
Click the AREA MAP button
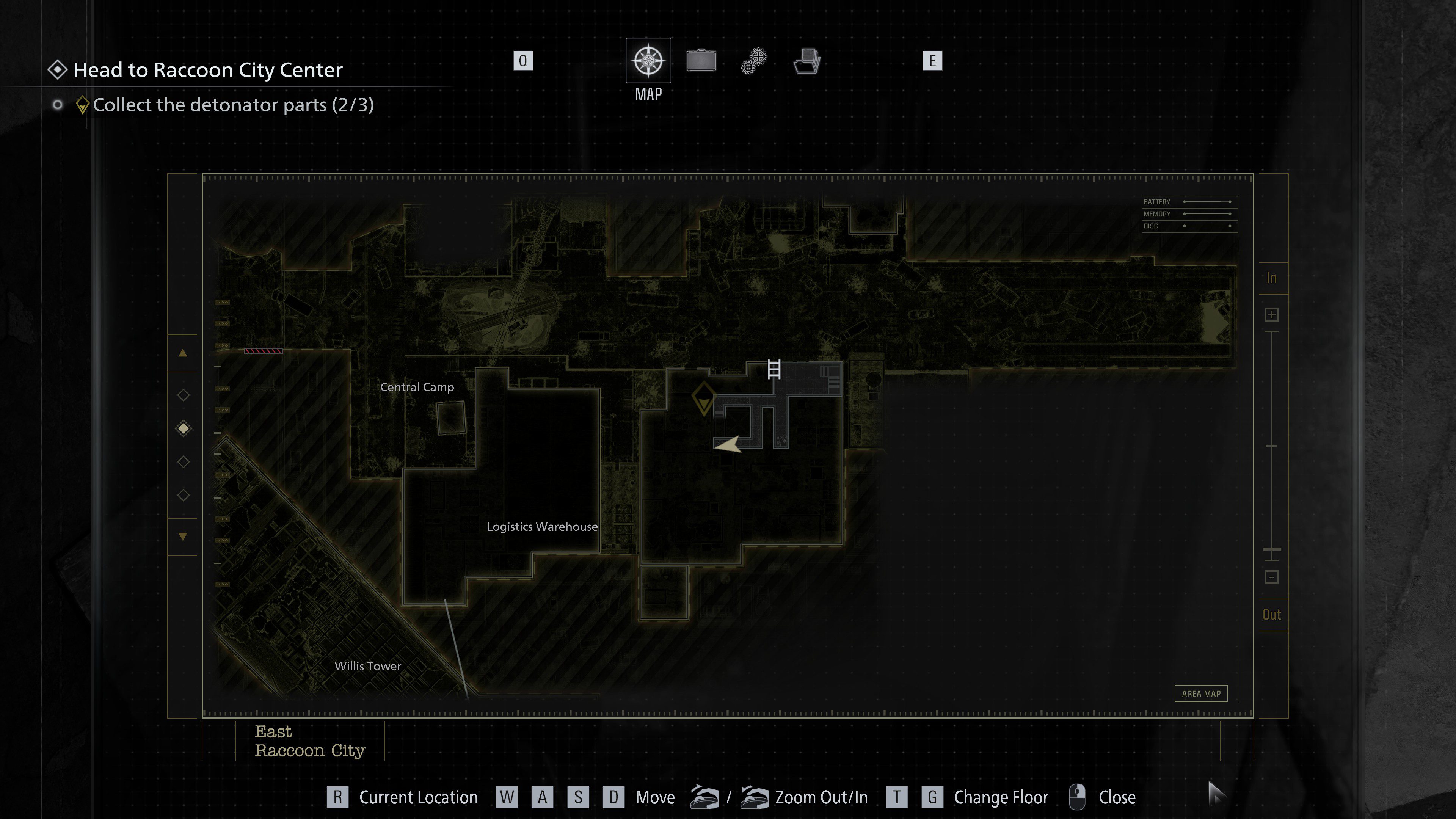click(x=1201, y=693)
